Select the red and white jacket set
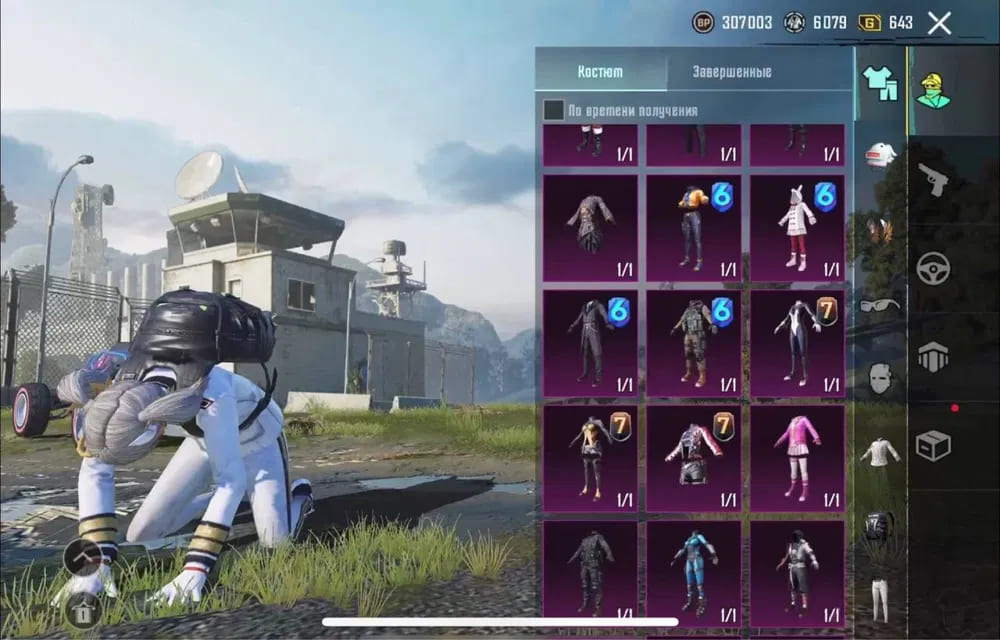 tap(693, 453)
